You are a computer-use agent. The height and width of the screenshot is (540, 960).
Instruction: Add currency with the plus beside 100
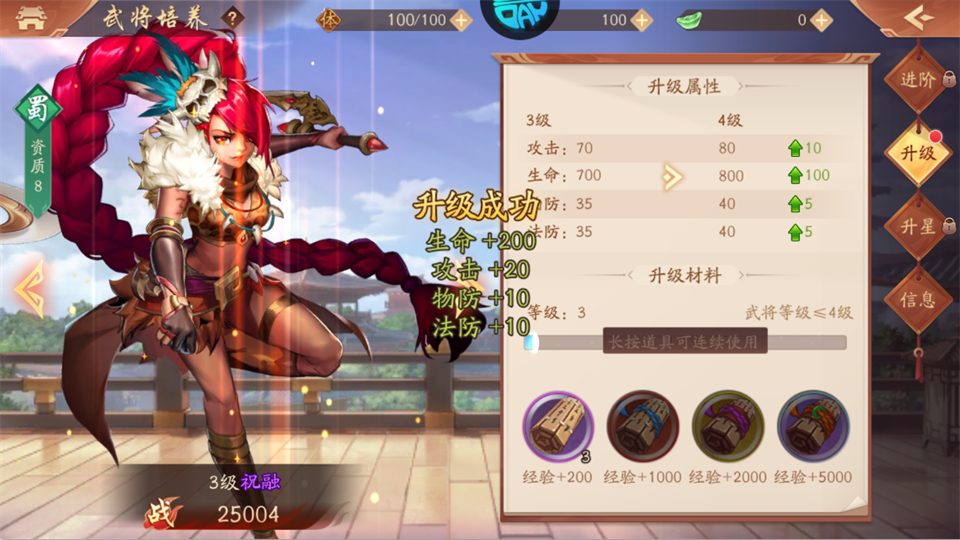coord(642,19)
